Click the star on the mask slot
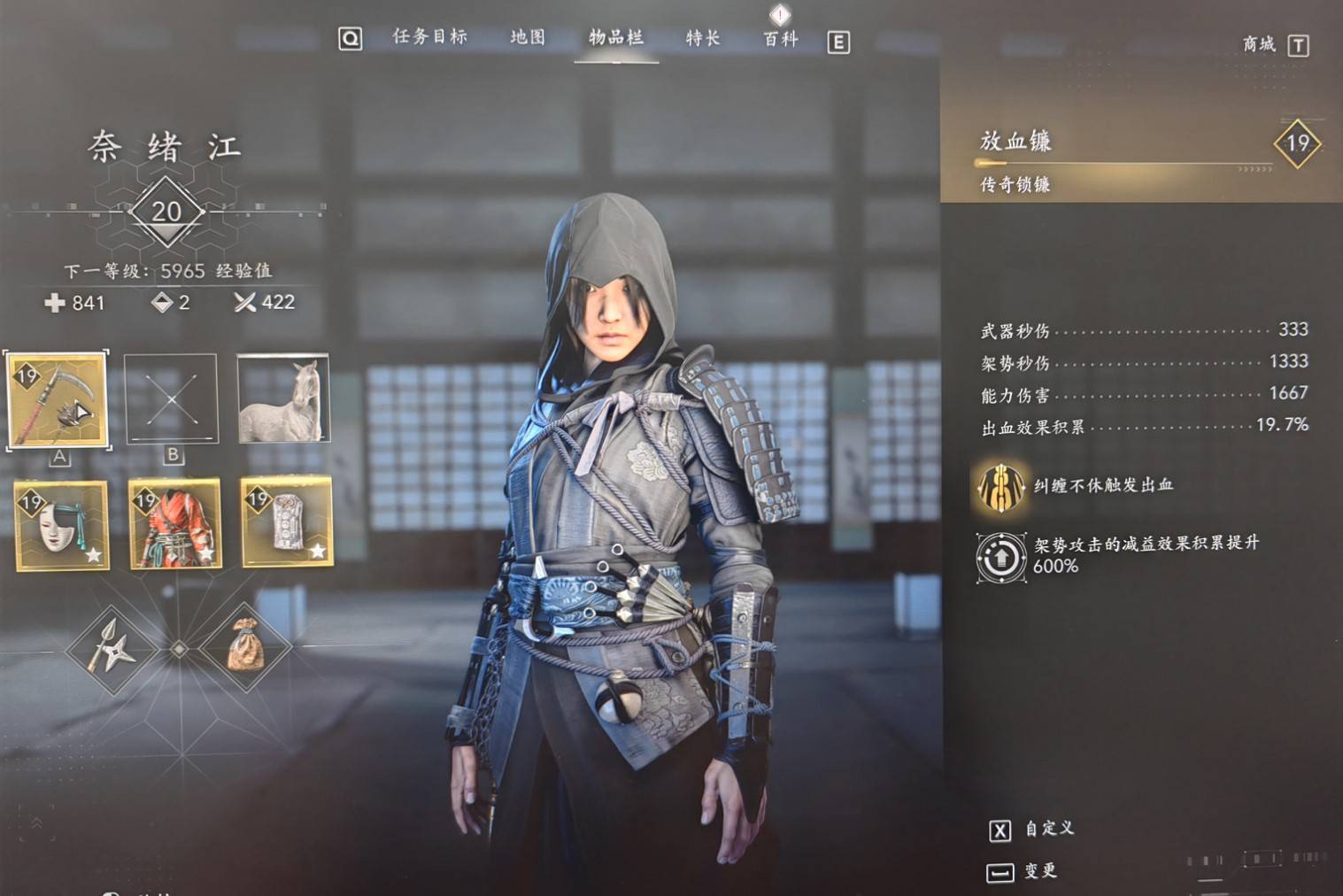This screenshot has width=1343, height=896. pos(92,553)
